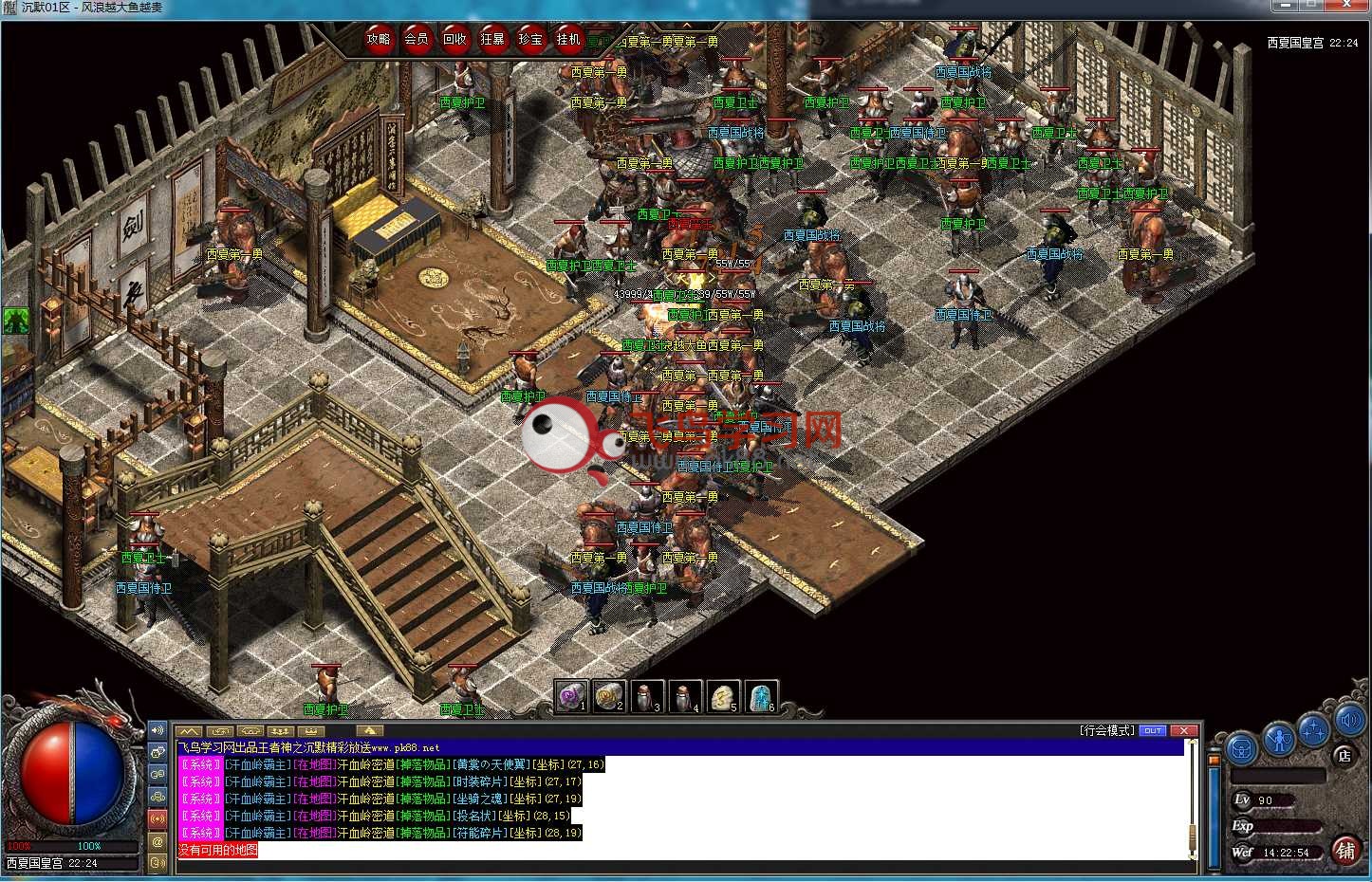Open the 攻略 guide button
This screenshot has width=1372, height=882.
(x=379, y=40)
